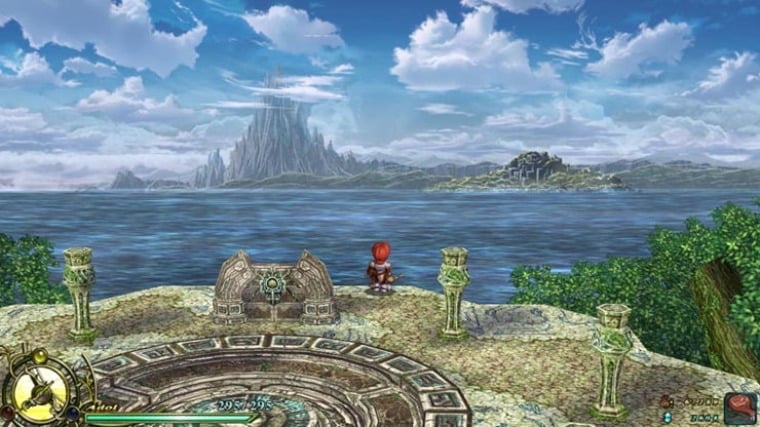Select the red orb on the weapon dial
This screenshot has width=760, height=427.
point(7,411)
